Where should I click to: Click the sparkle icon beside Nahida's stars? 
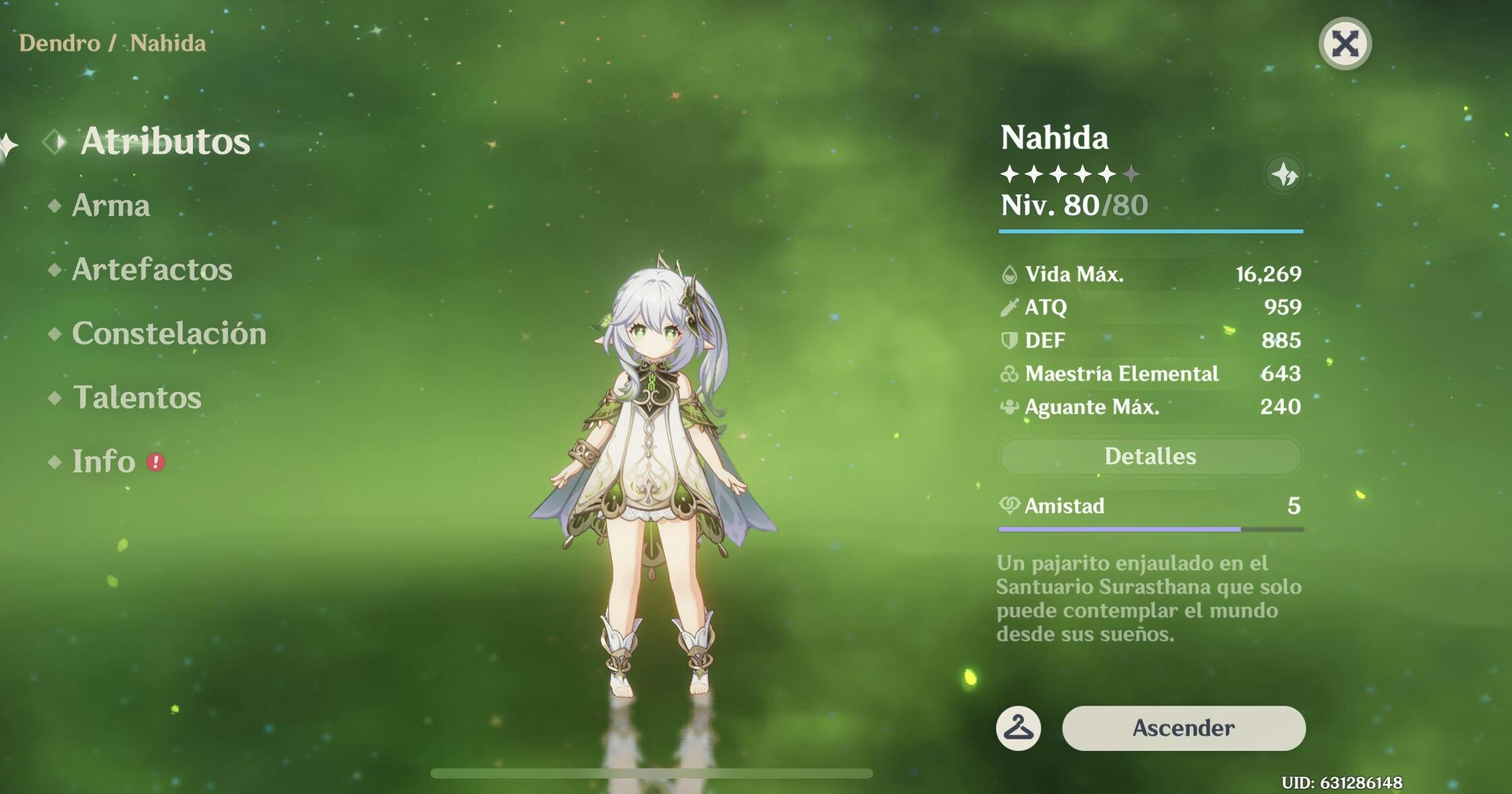[x=1284, y=175]
